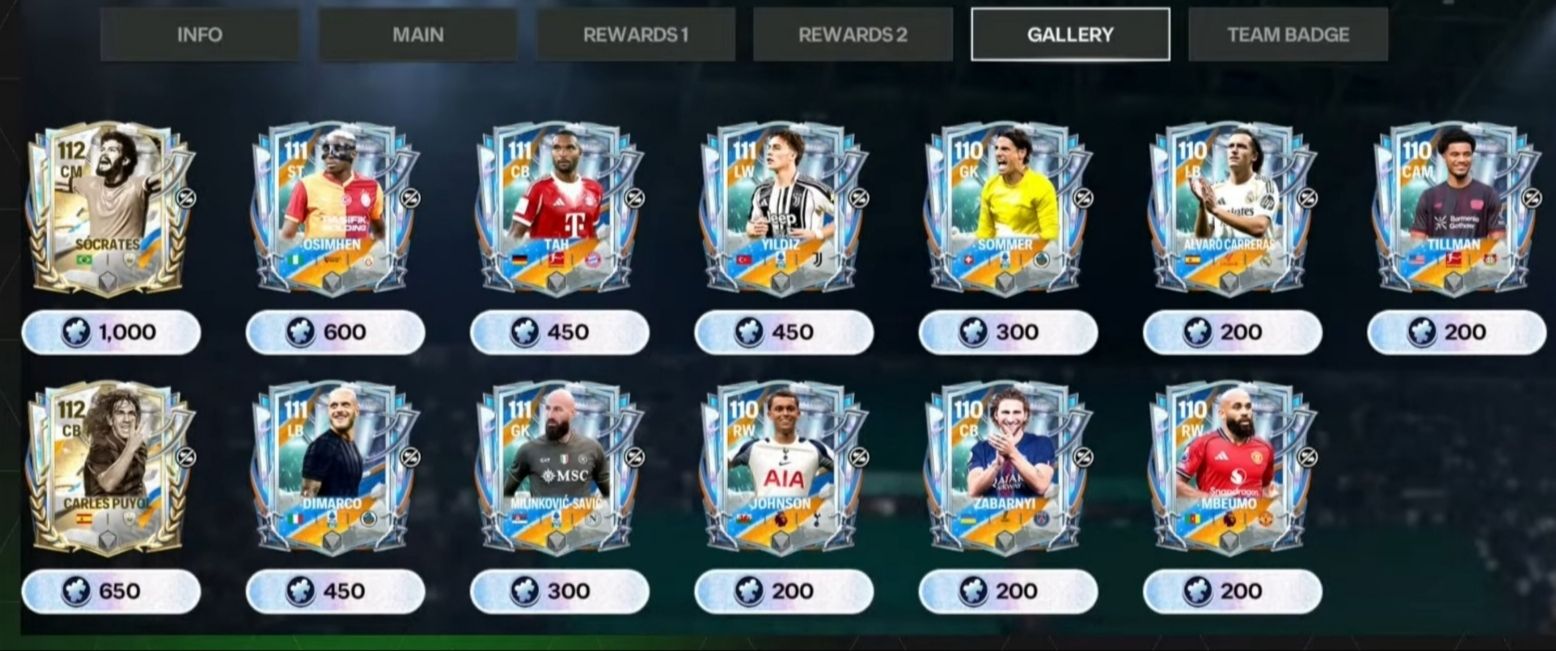
Task: Choose the Mbeumo right winger card
Action: click(x=1232, y=467)
